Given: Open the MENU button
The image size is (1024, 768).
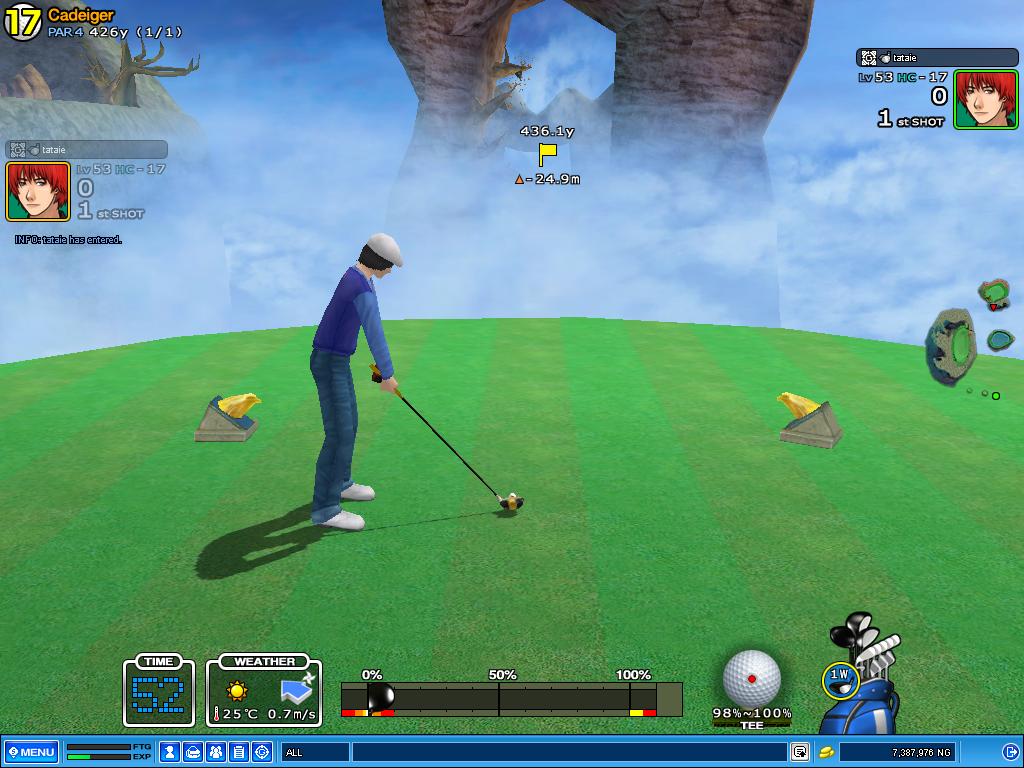Looking at the screenshot, I should coord(32,752).
